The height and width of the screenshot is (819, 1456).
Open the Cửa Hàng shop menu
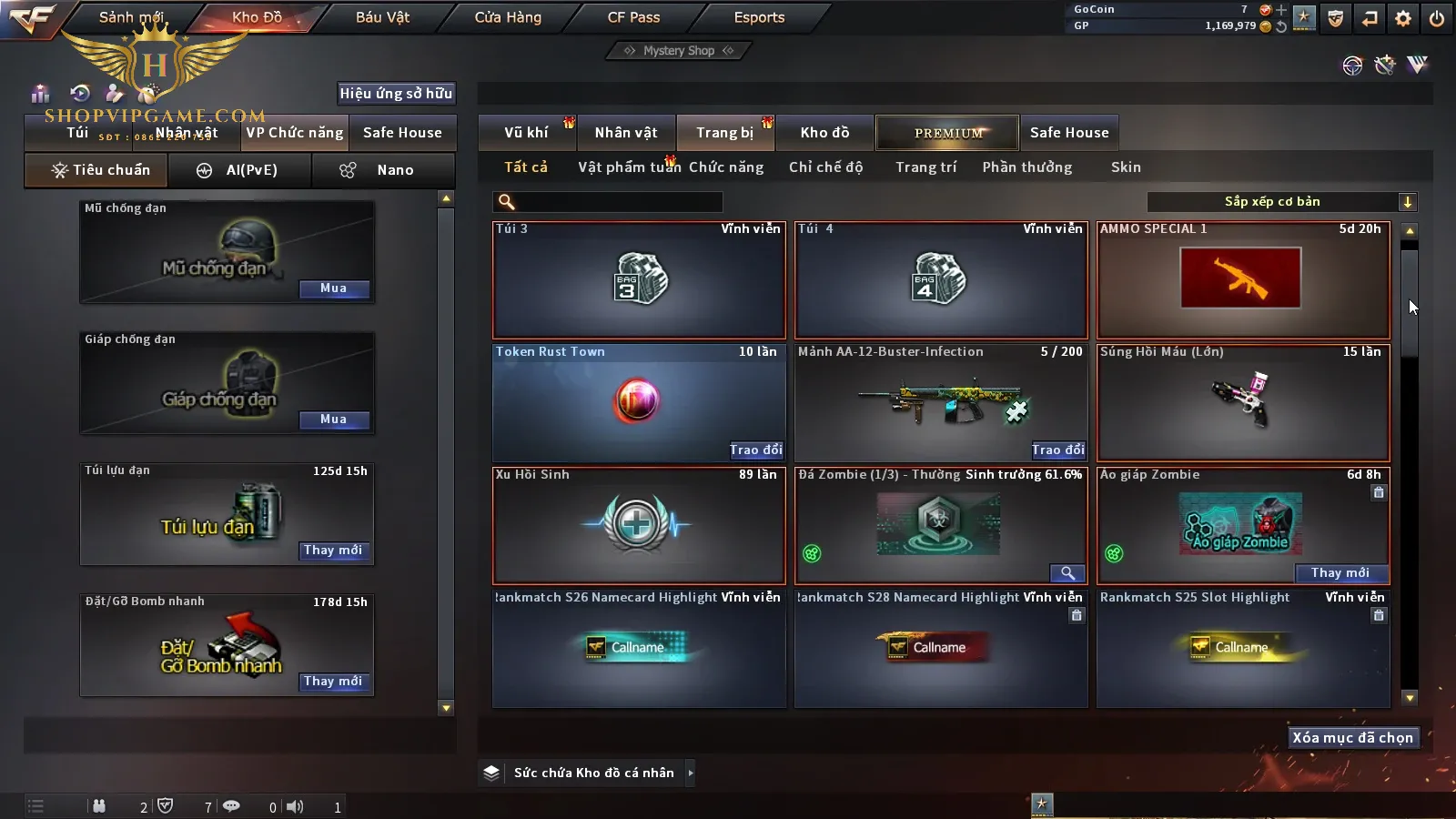(x=508, y=17)
